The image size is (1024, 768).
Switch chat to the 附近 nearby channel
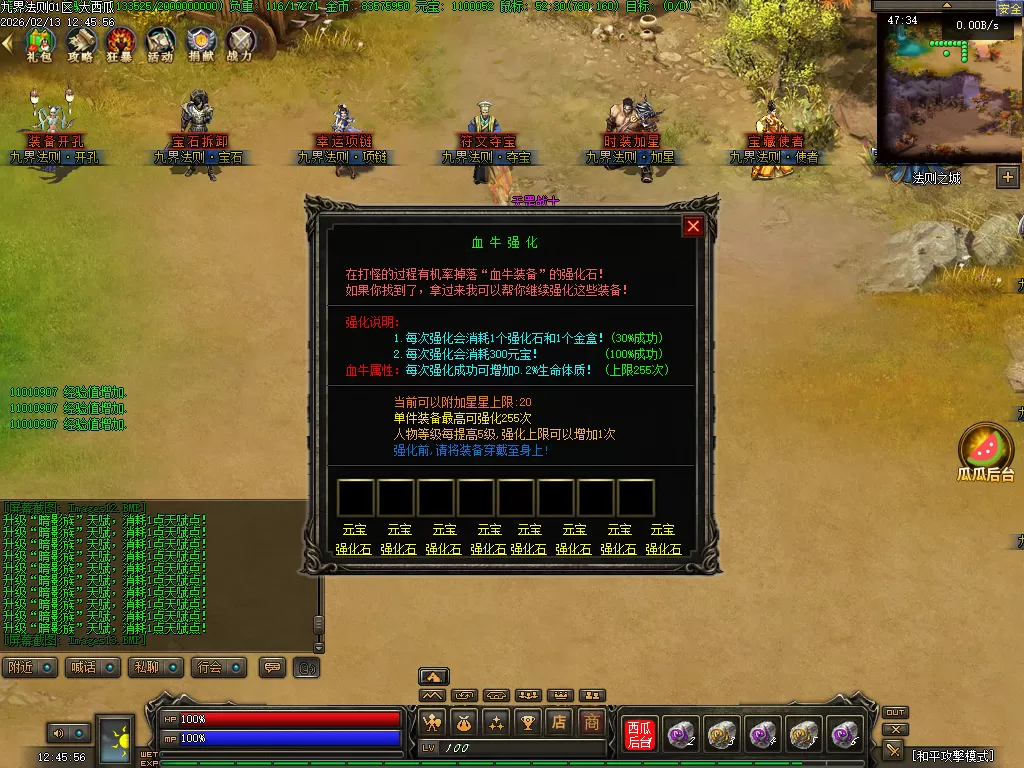(x=31, y=667)
